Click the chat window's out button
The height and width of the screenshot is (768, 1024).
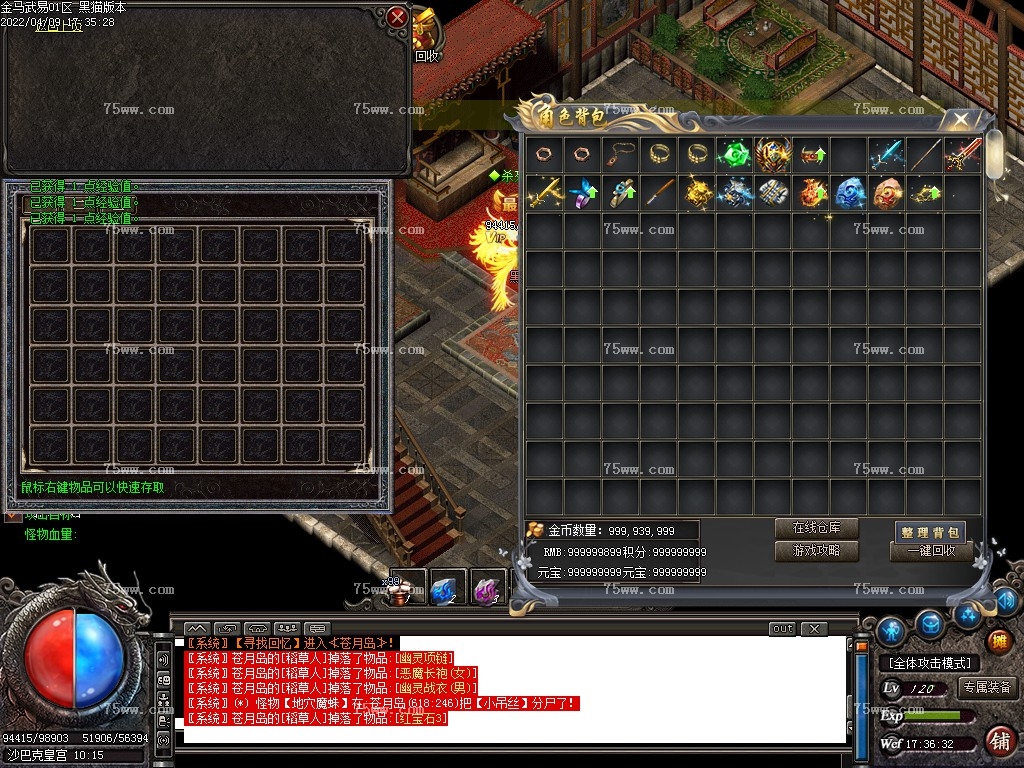point(782,629)
